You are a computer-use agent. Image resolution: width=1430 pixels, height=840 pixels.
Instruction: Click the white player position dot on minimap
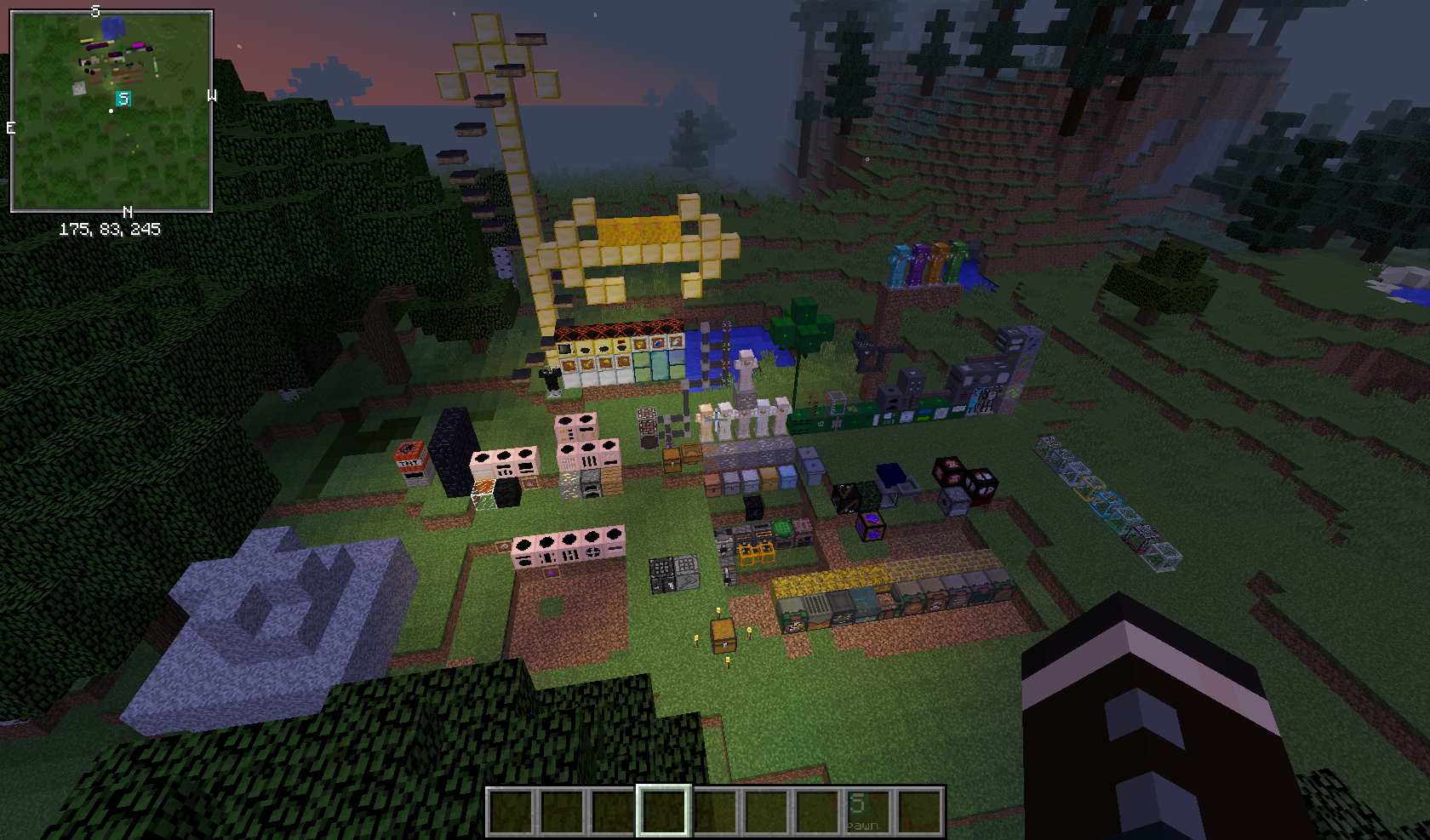click(x=112, y=110)
